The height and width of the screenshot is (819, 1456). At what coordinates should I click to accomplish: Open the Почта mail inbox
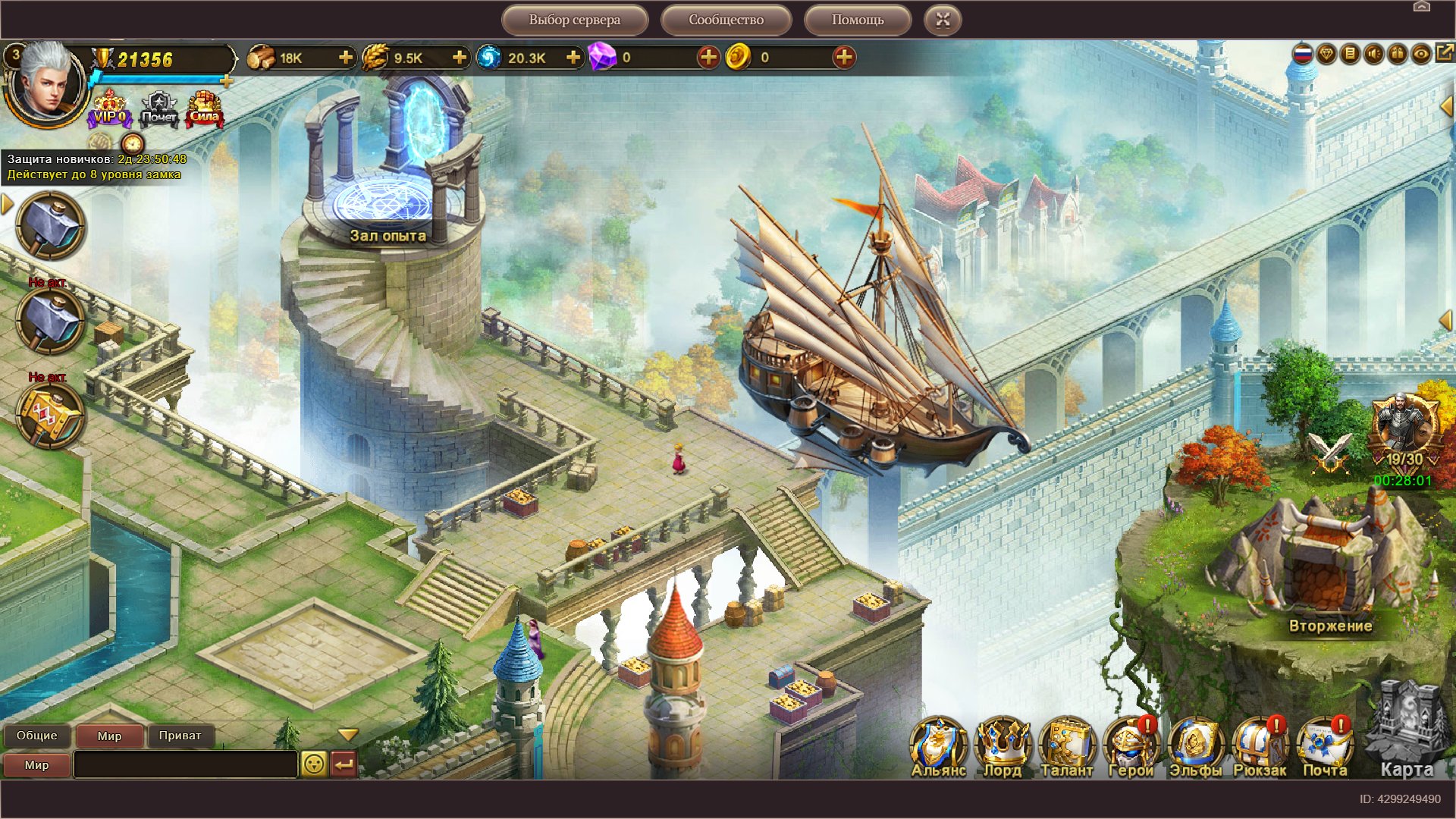click(x=1324, y=747)
